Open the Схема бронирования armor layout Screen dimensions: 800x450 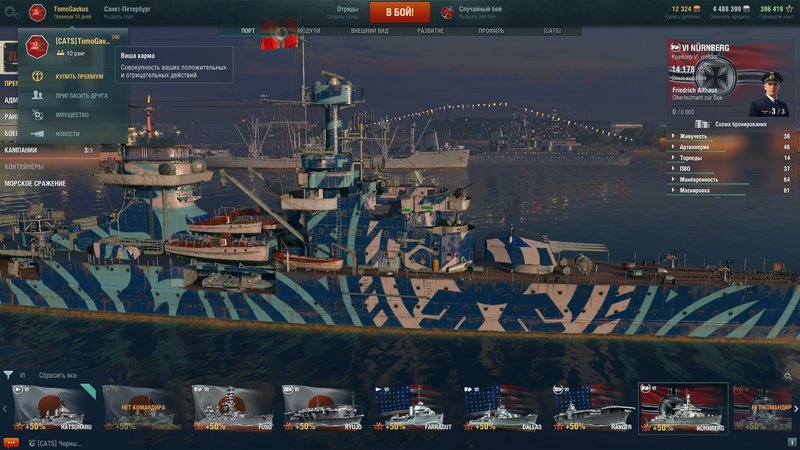tap(740, 124)
